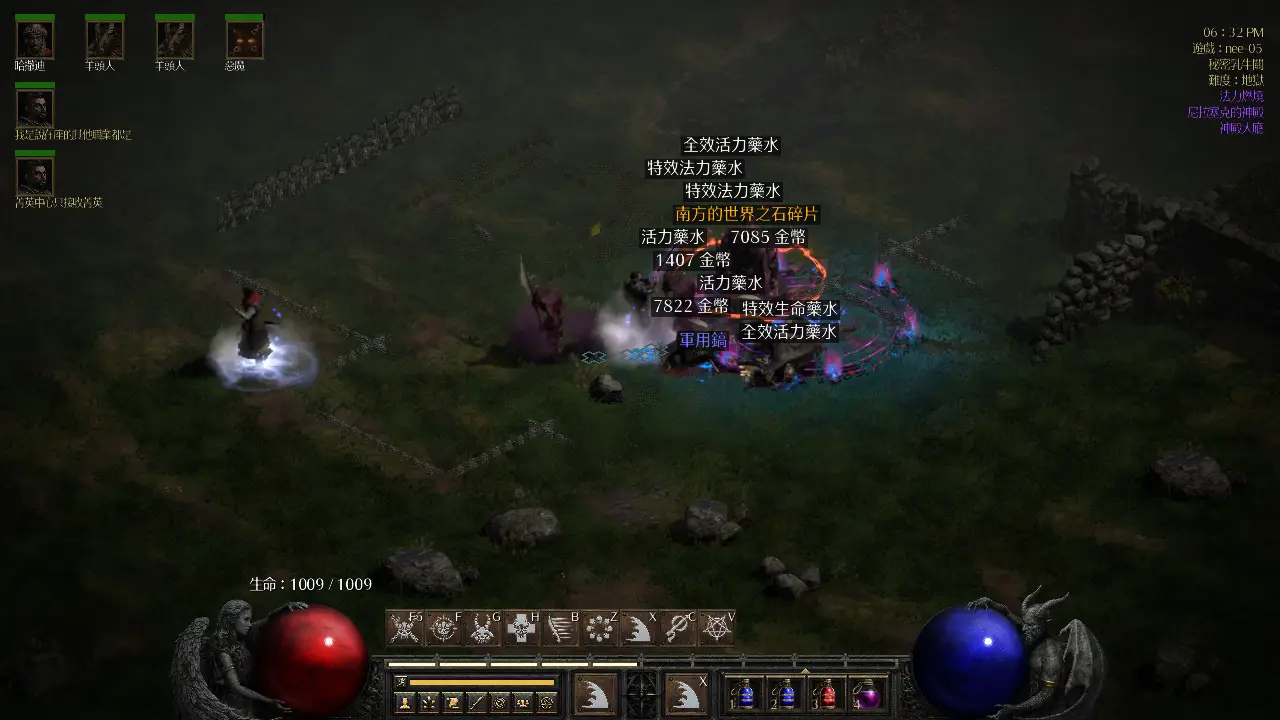
Task: Click the 惡魔 minion portrait
Action: (244, 39)
